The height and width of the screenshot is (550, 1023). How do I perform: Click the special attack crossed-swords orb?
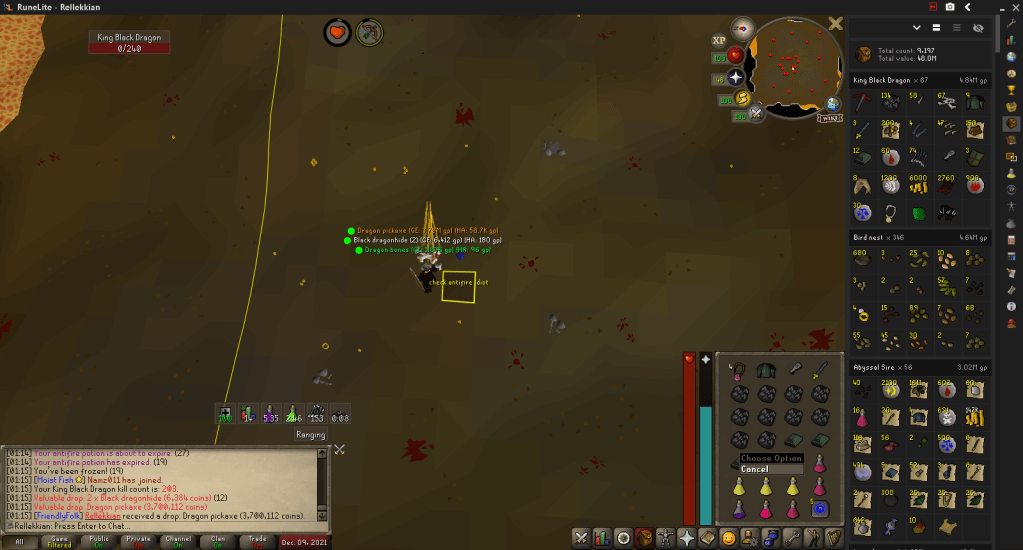[757, 114]
